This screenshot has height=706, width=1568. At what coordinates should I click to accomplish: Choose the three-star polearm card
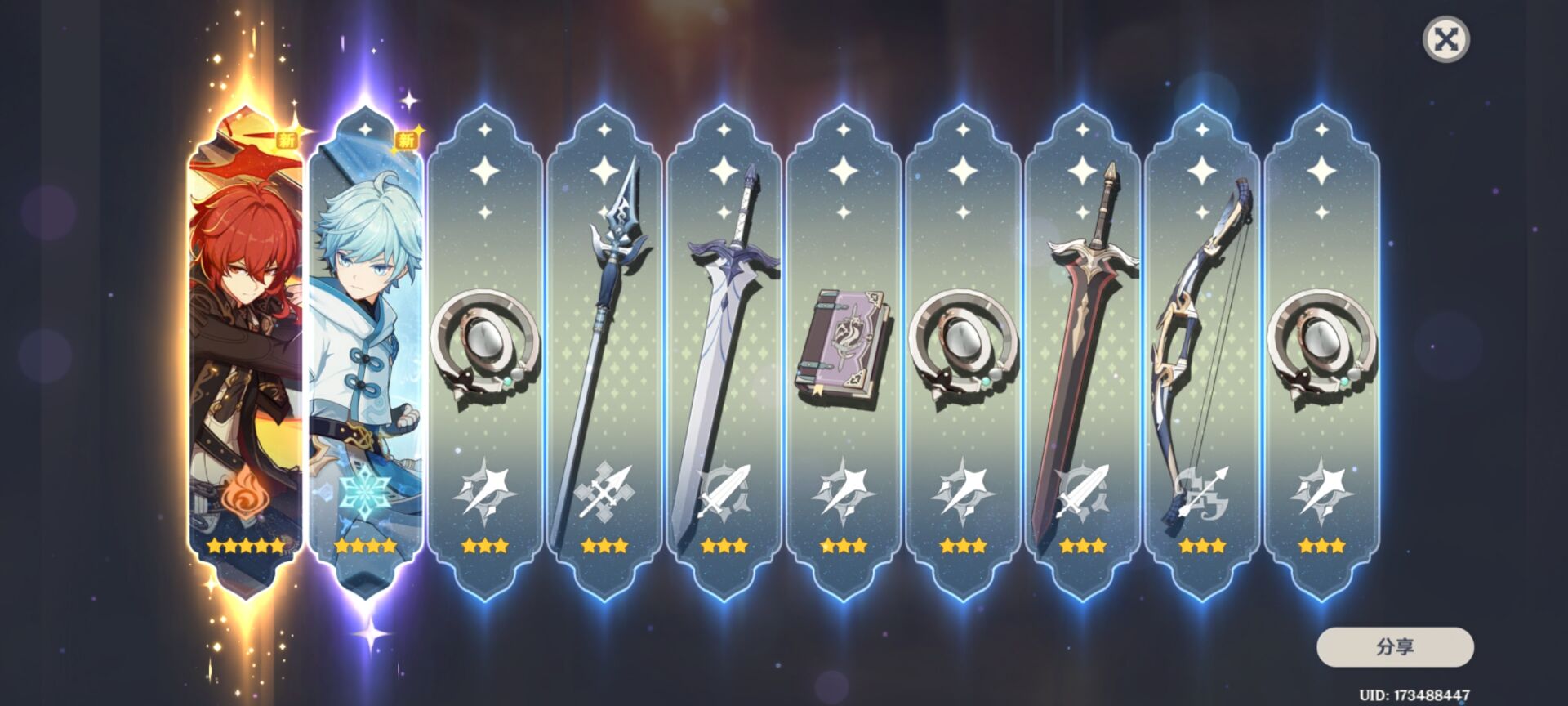tap(604, 351)
